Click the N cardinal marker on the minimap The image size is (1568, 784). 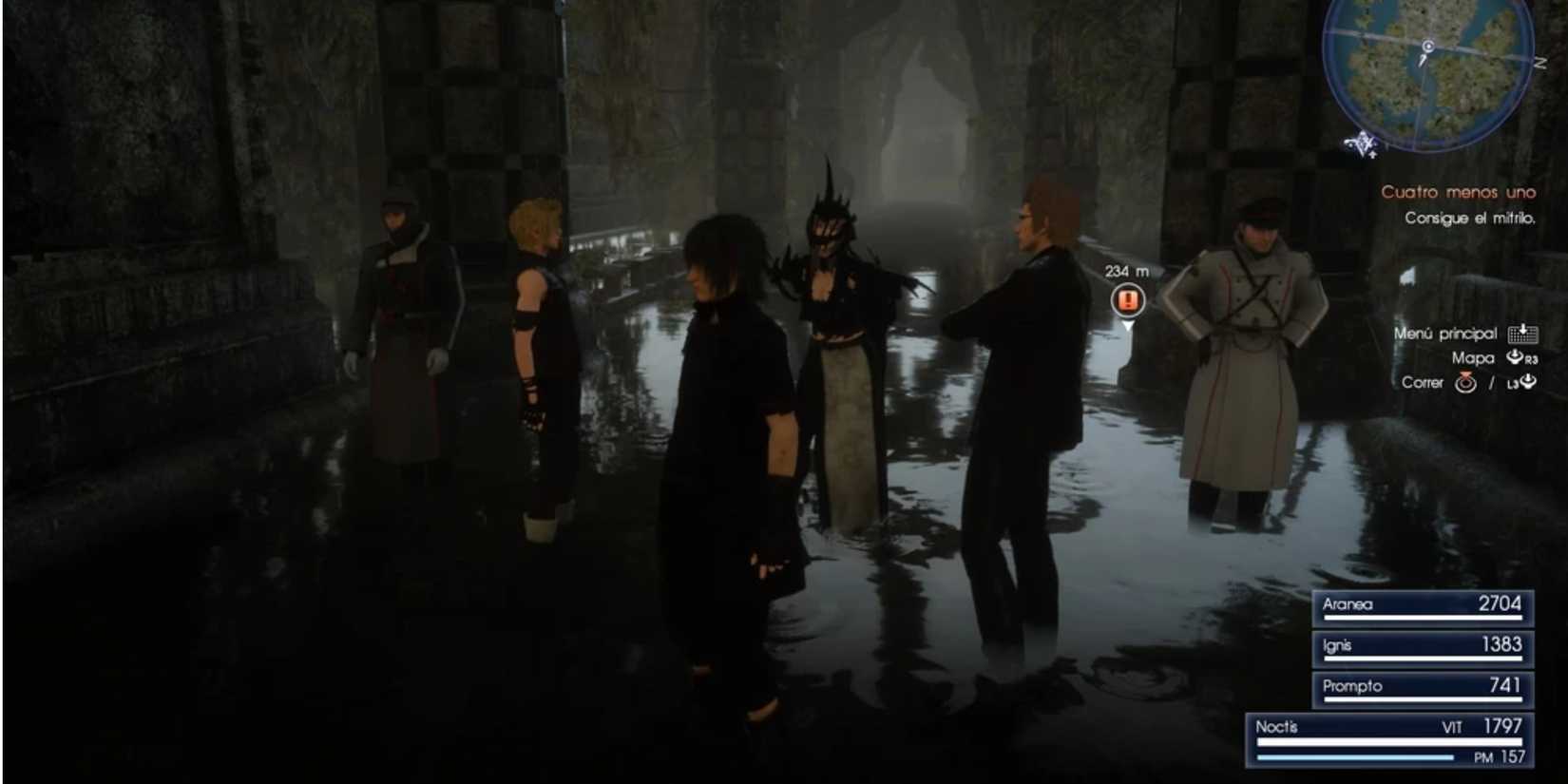[x=1539, y=61]
